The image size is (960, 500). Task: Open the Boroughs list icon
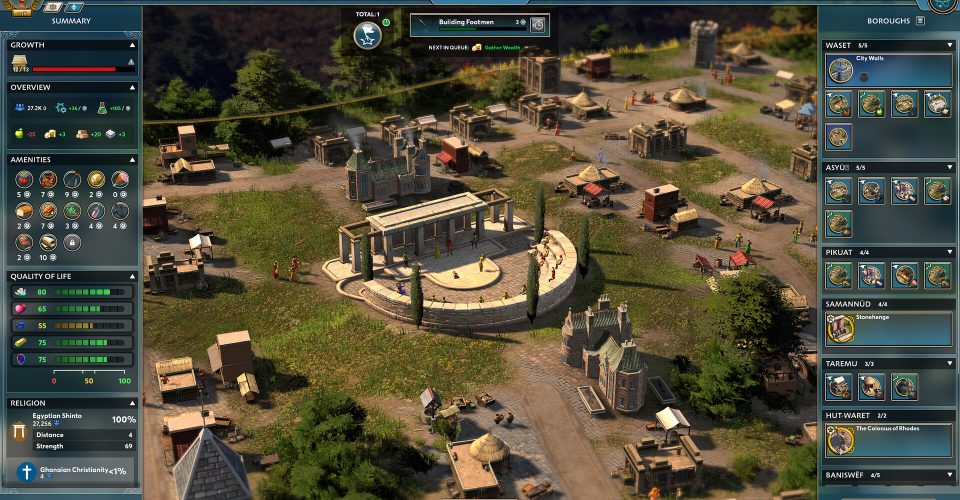tap(920, 20)
